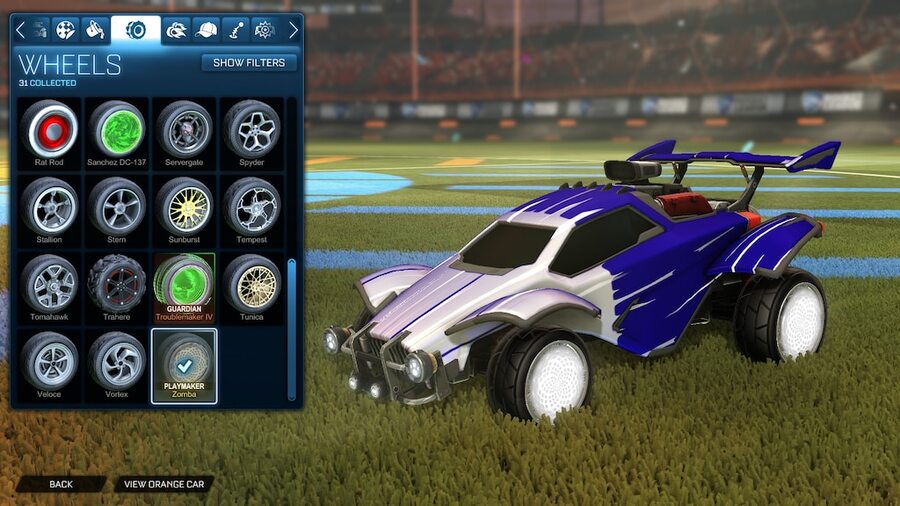This screenshot has width=900, height=506.
Task: Select the Vortex wheels
Action: pyautogui.click(x=117, y=360)
